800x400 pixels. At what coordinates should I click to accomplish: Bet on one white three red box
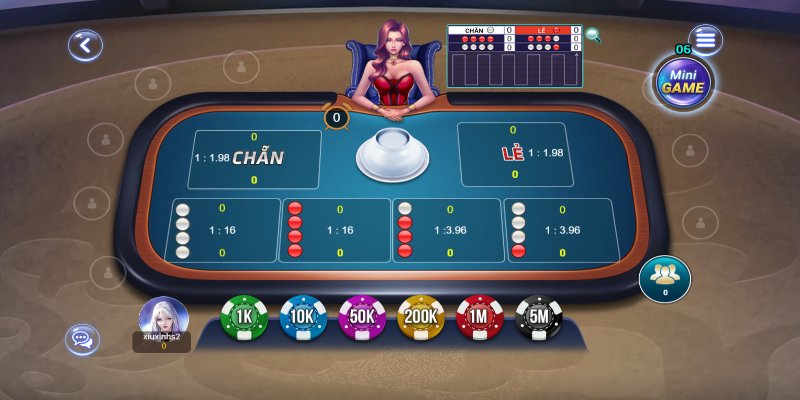(x=448, y=230)
